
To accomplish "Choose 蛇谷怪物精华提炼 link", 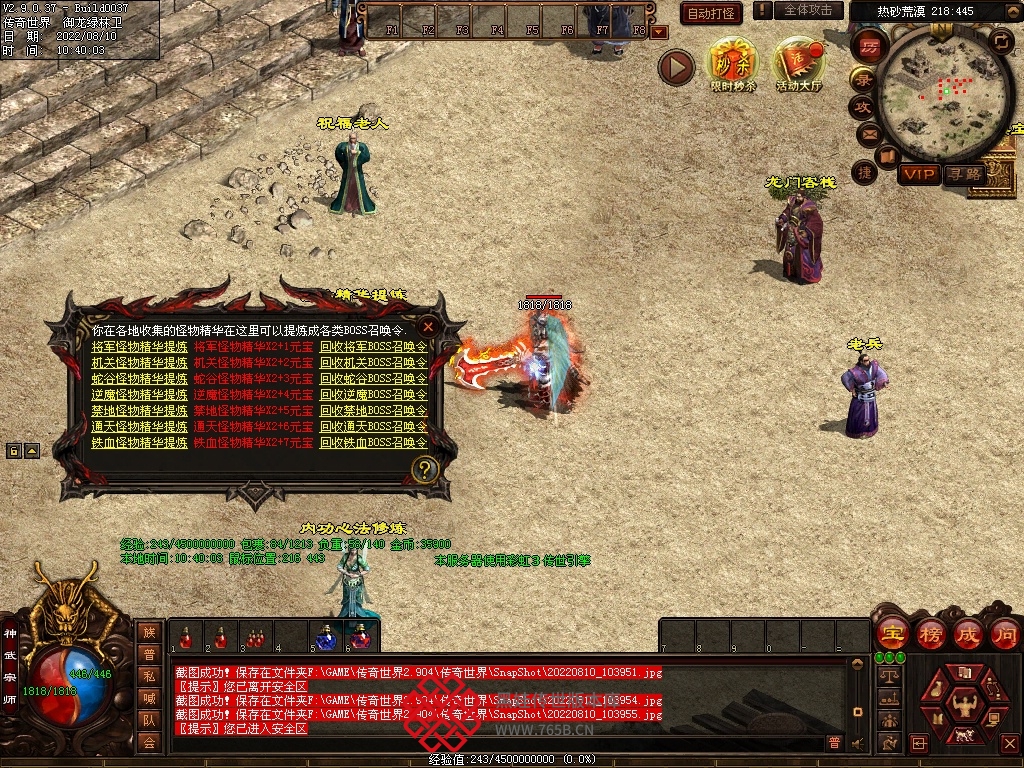I will [x=139, y=379].
